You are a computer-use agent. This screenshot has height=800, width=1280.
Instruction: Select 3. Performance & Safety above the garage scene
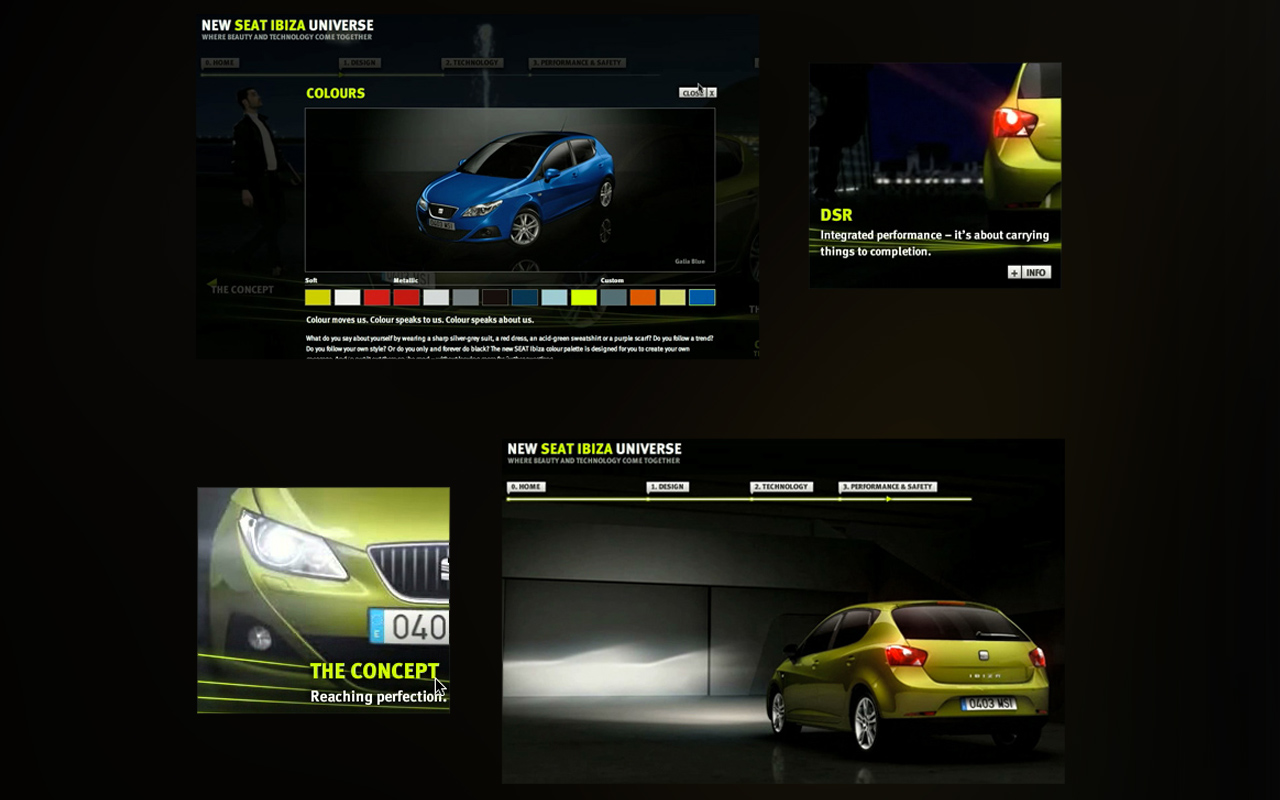coord(887,487)
